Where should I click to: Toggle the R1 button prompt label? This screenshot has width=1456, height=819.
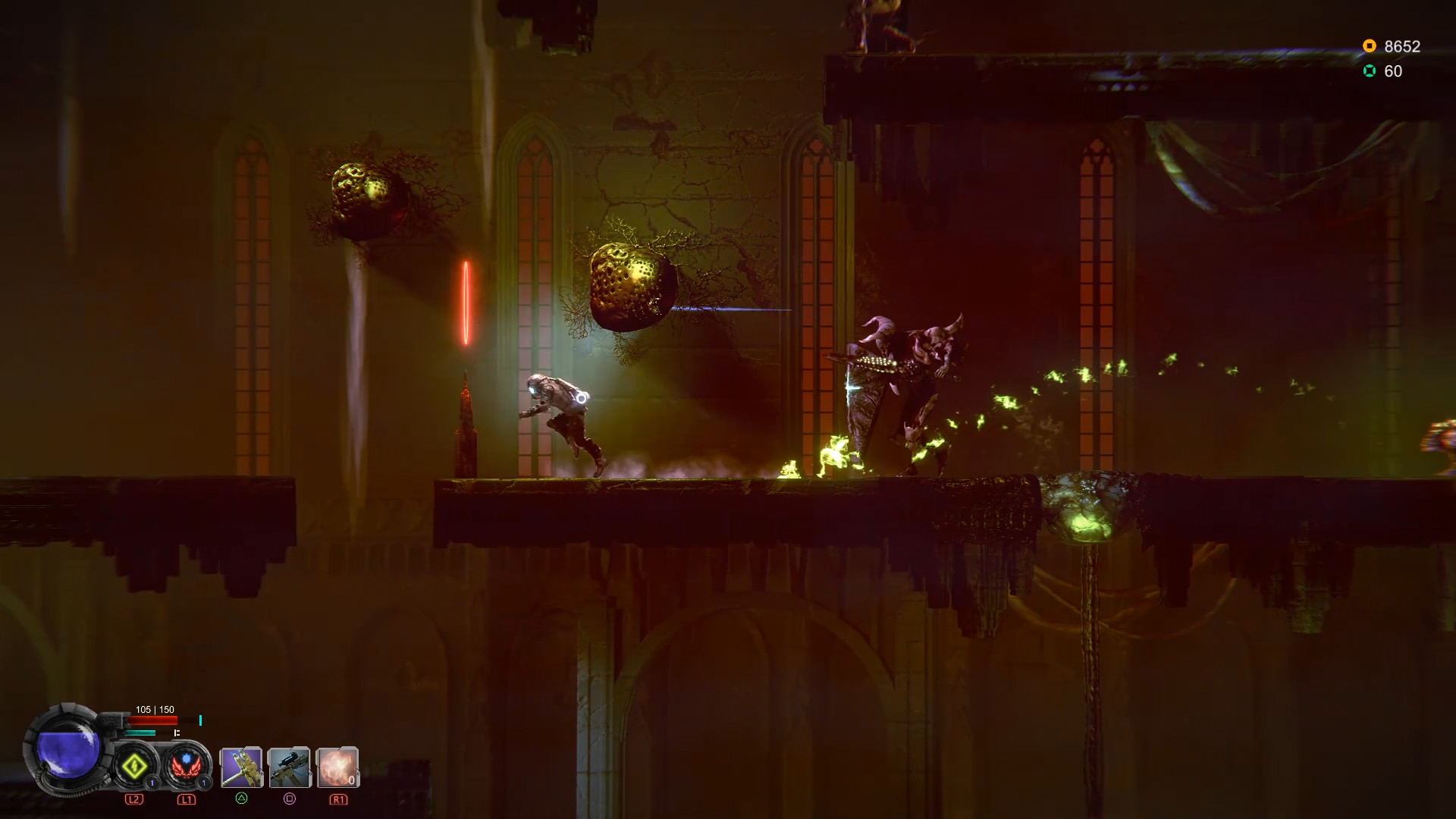click(339, 801)
